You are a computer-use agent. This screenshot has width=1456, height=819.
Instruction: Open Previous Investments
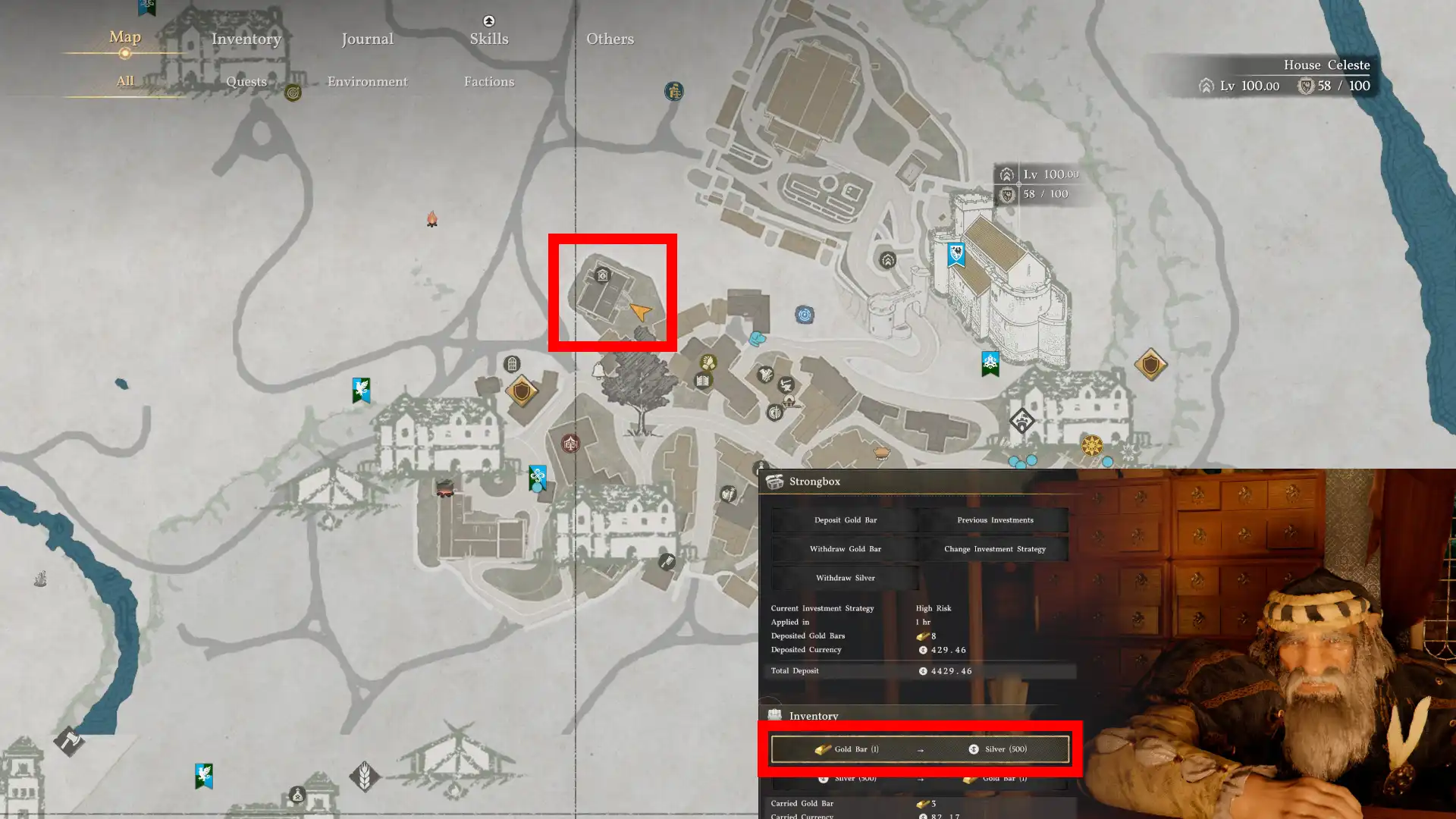click(995, 520)
